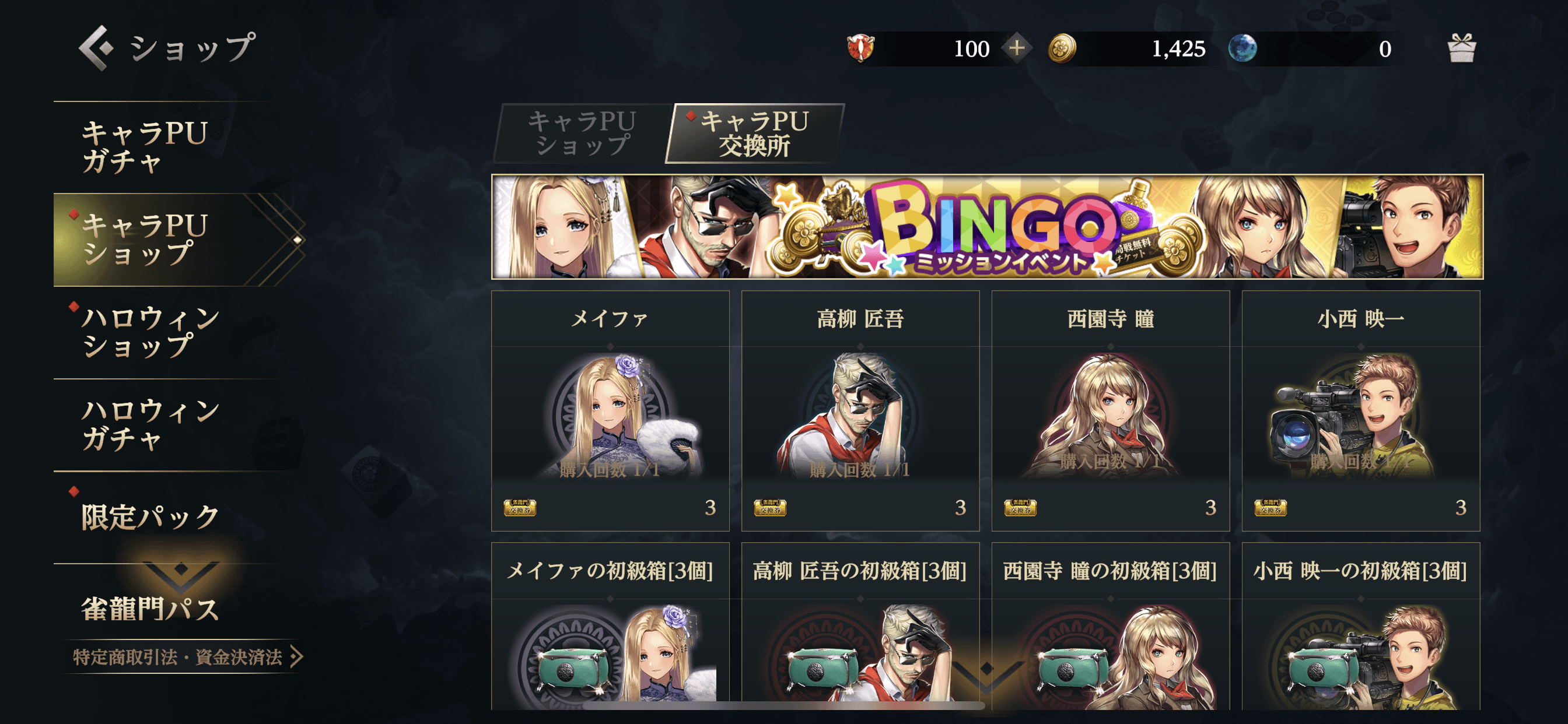Open the gift box icon
This screenshot has width=1568, height=724.
tap(1461, 48)
